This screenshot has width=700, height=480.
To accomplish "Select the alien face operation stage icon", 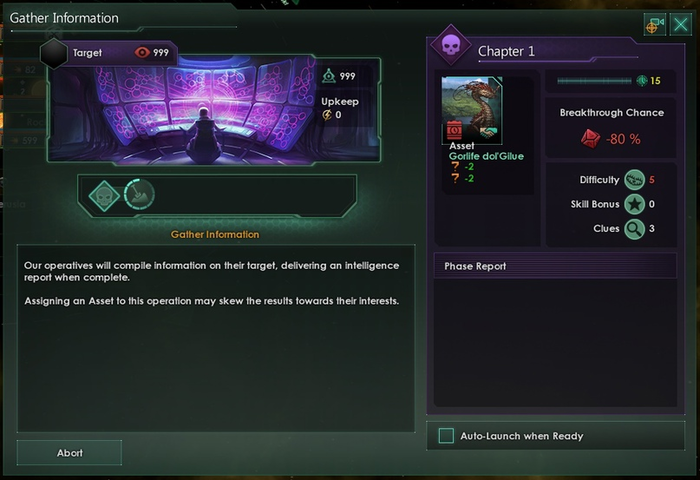I will [104, 194].
